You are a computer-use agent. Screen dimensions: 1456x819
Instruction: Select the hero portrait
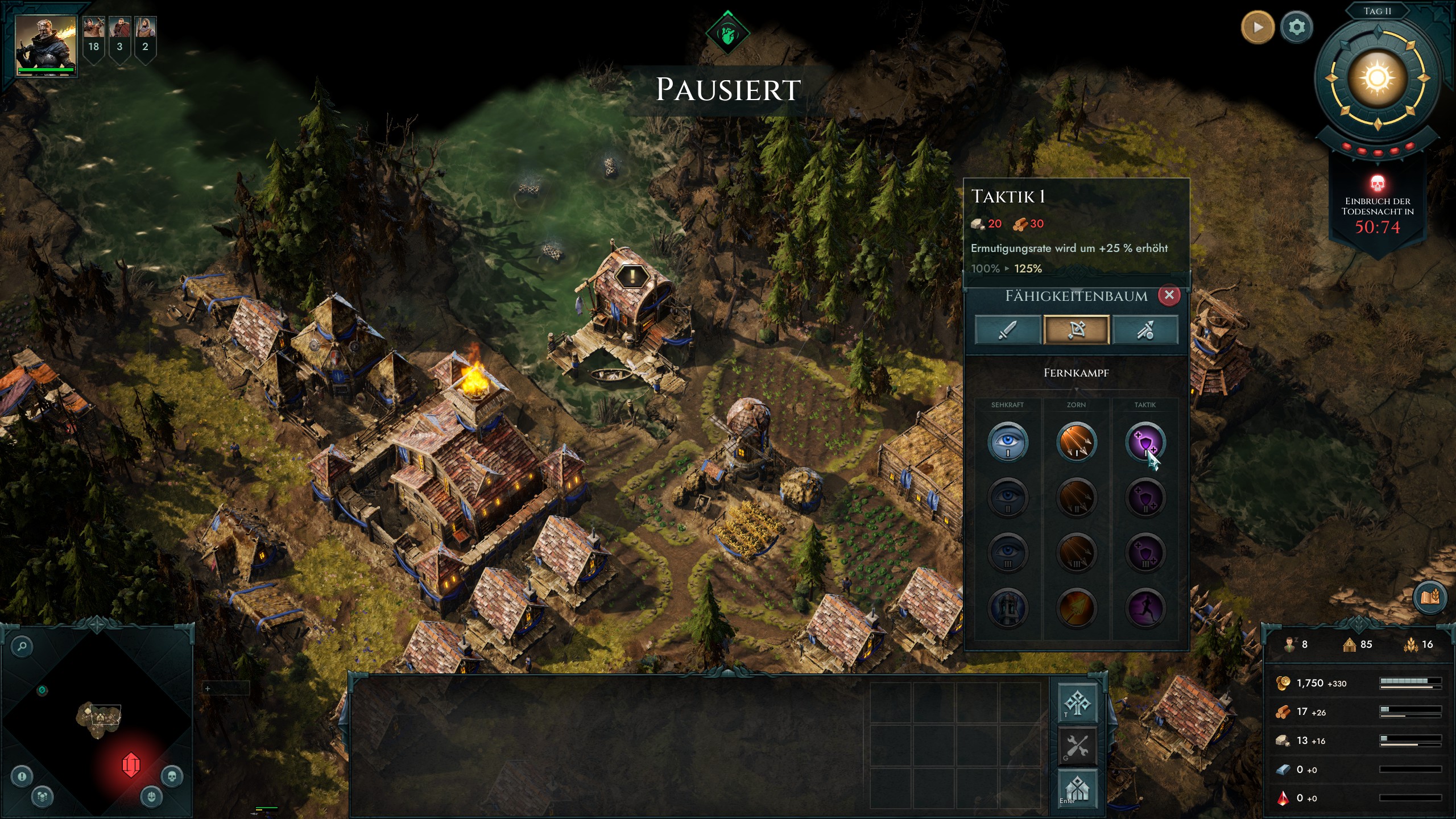(45, 45)
